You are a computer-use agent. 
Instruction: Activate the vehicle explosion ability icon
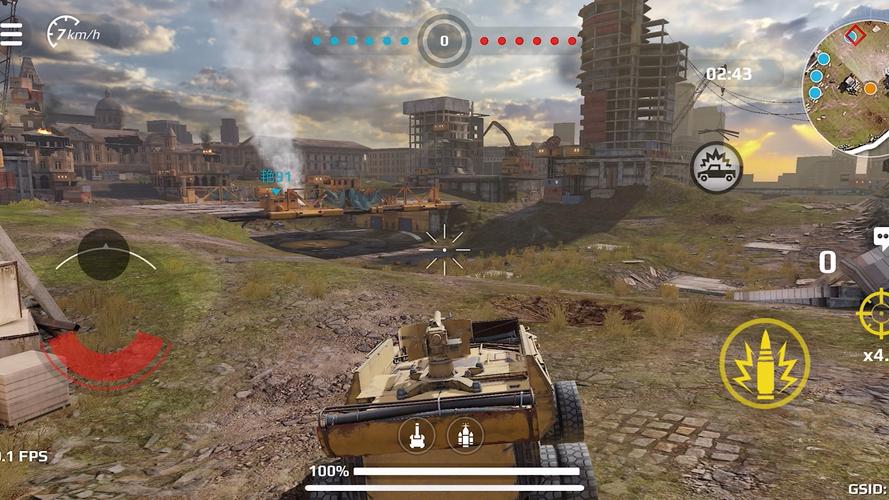coord(716,168)
